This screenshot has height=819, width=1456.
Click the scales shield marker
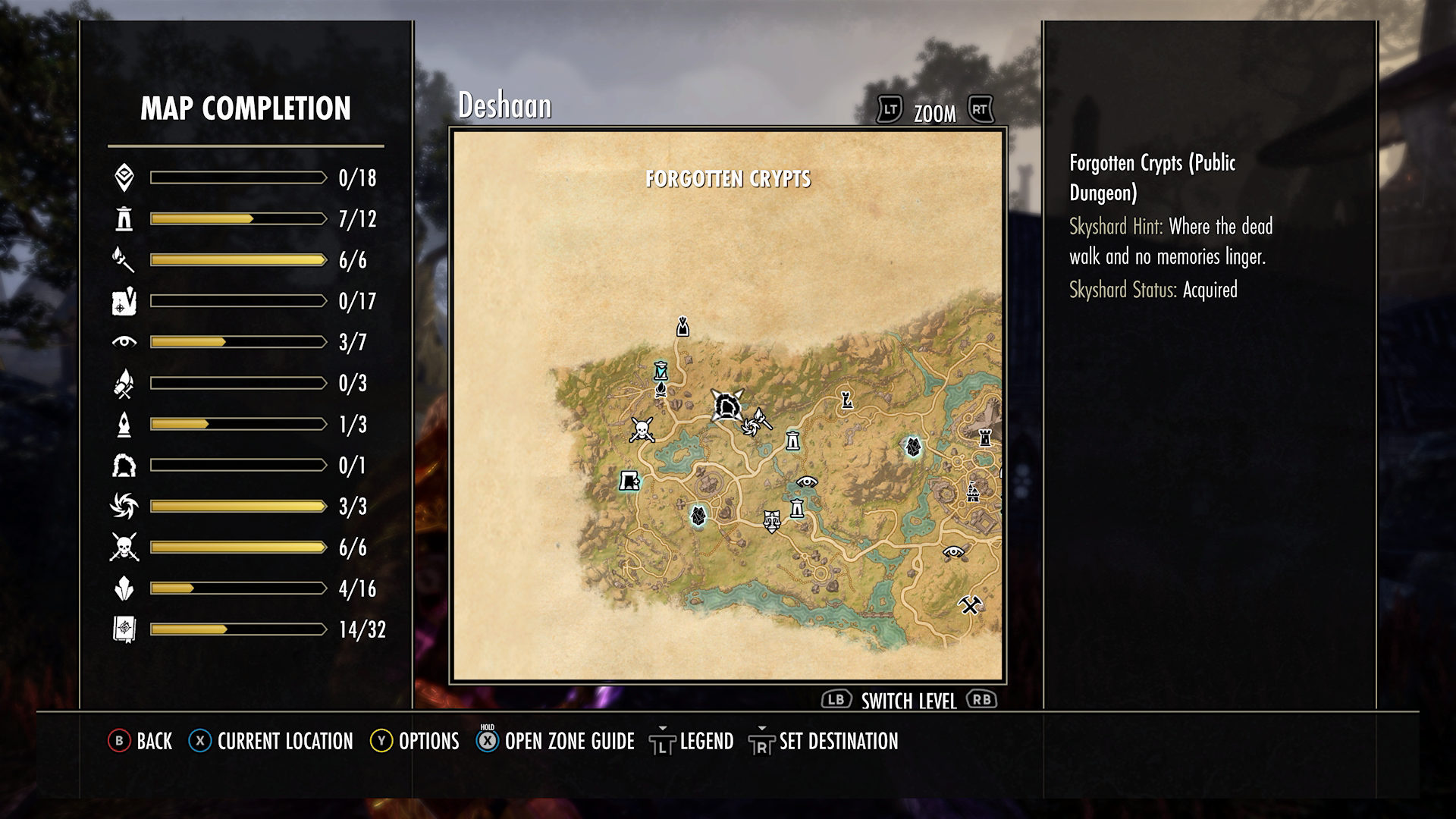(x=771, y=520)
